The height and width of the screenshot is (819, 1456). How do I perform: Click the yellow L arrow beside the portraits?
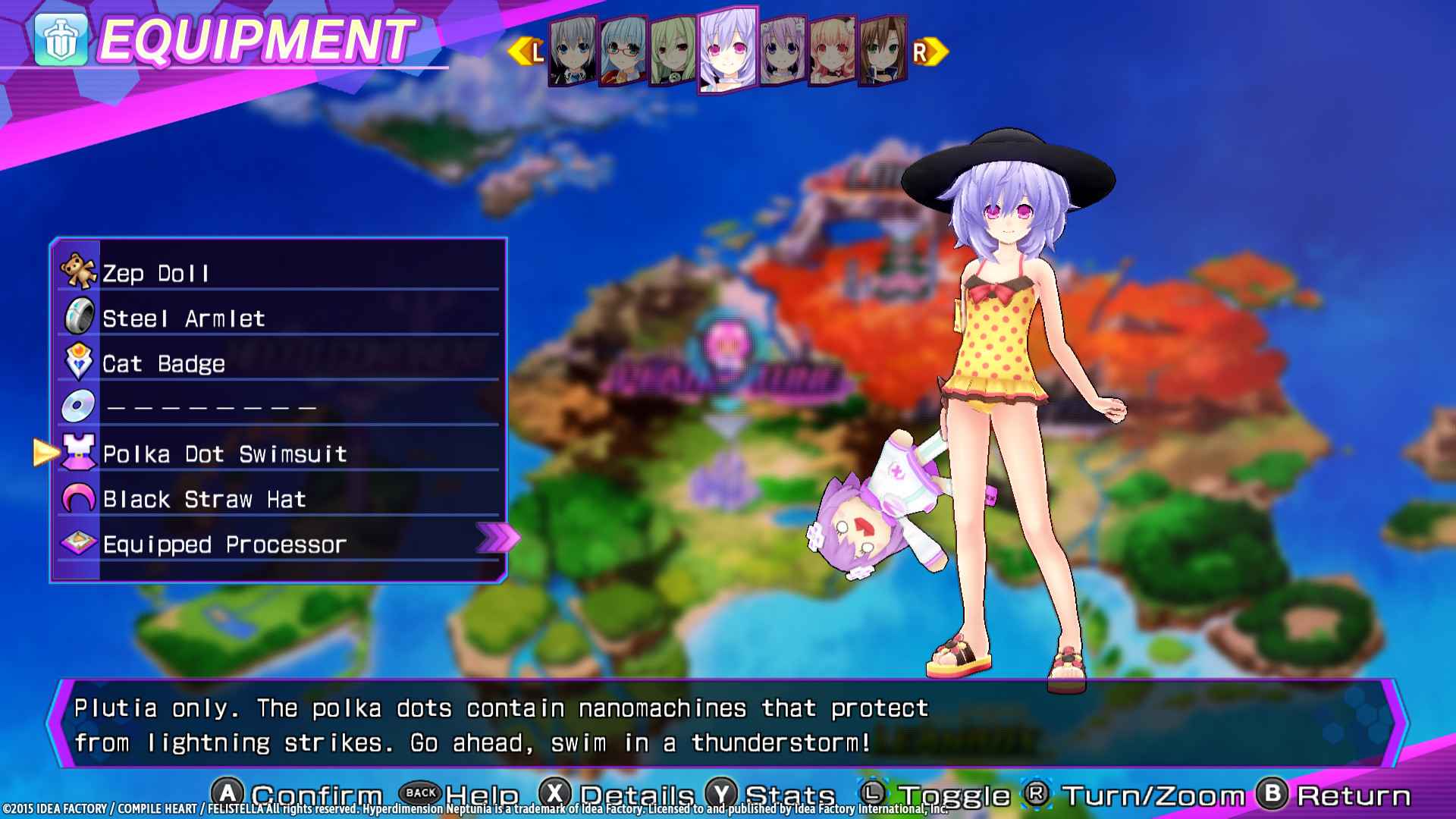coord(525,51)
